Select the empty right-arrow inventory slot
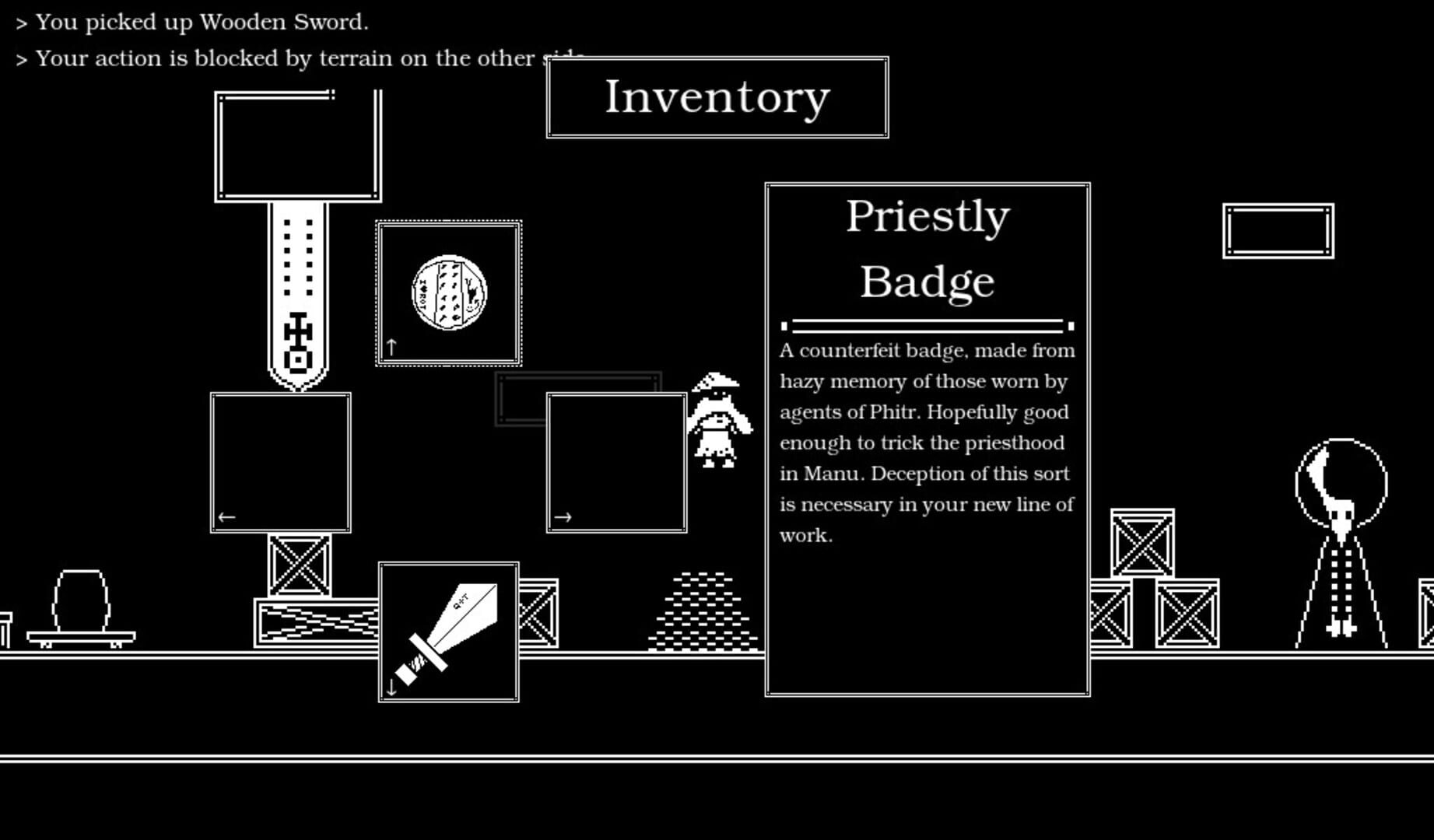Image resolution: width=1434 pixels, height=840 pixels. (x=615, y=463)
